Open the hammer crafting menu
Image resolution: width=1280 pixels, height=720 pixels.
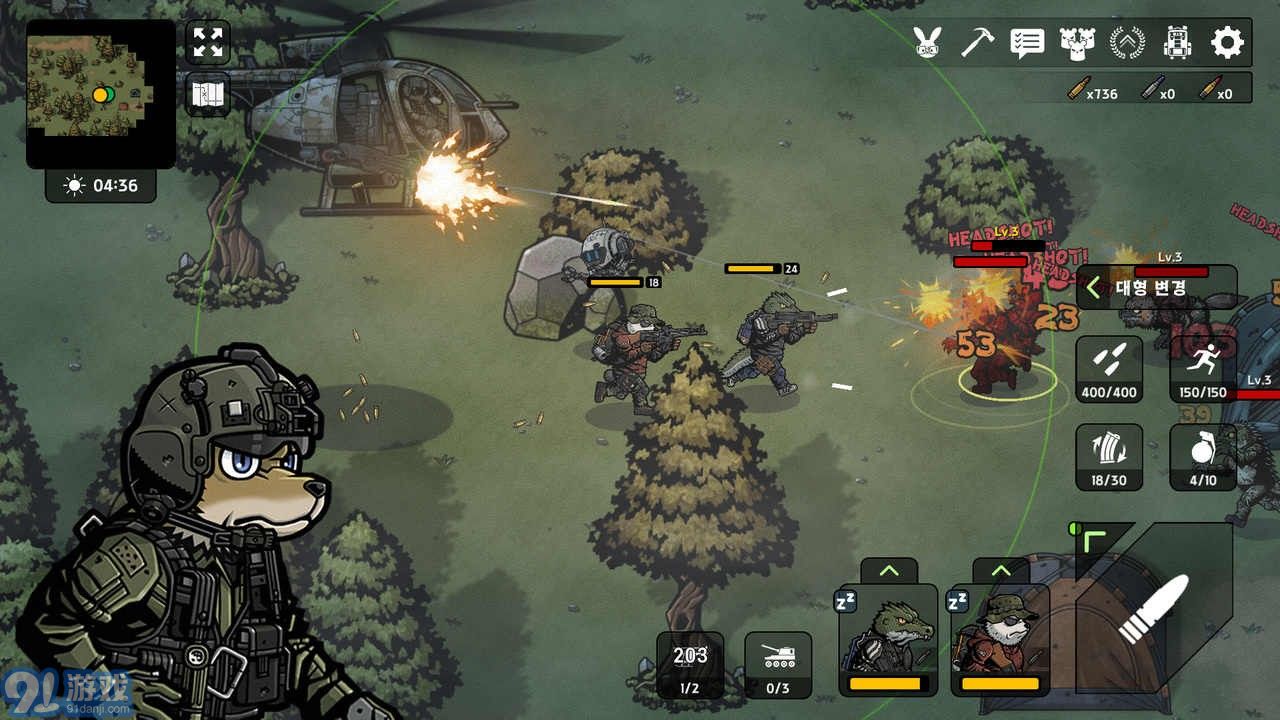[x=977, y=42]
